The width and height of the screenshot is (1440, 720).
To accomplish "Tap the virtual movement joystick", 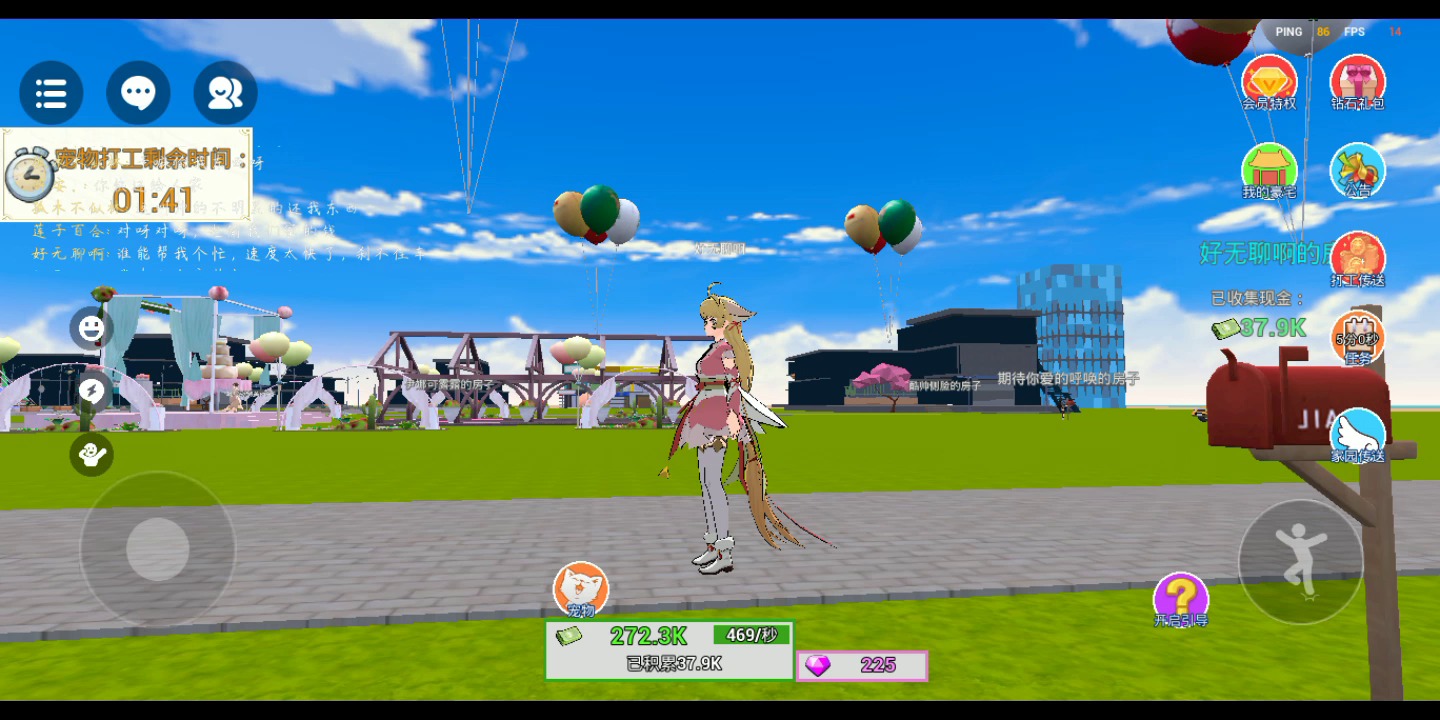I will coord(158,549).
